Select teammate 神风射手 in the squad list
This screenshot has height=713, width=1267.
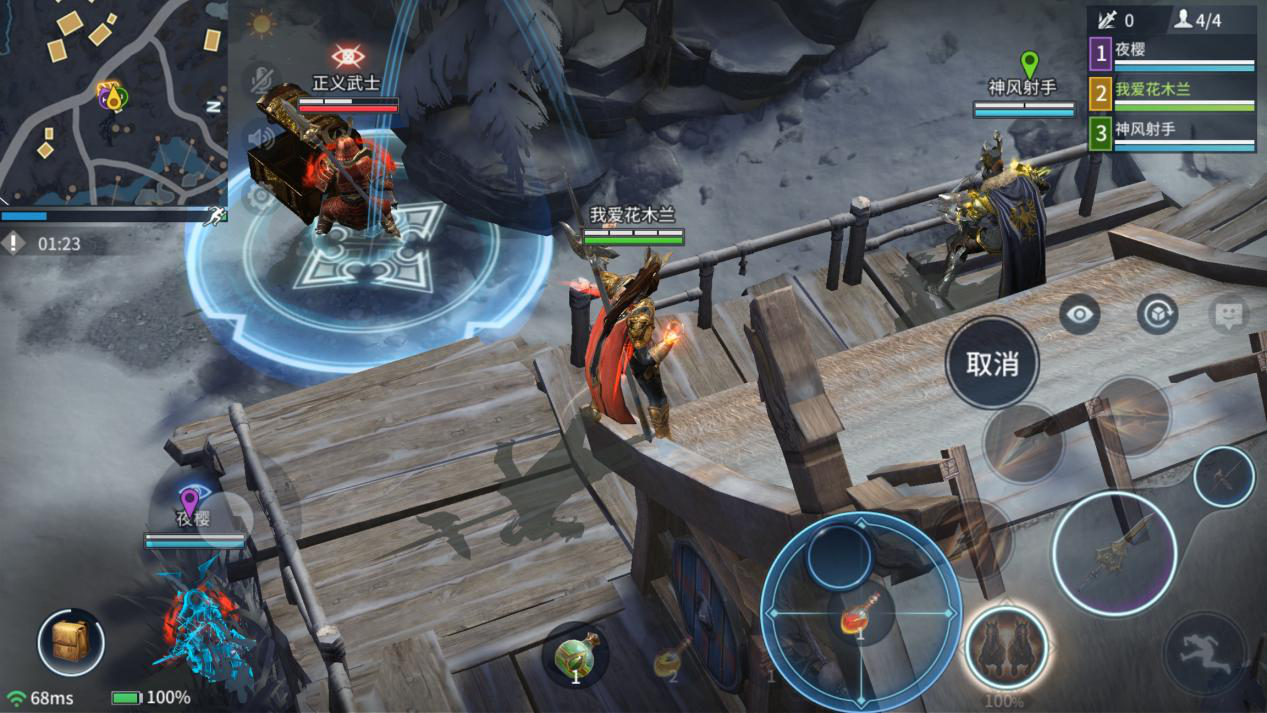[1172, 133]
